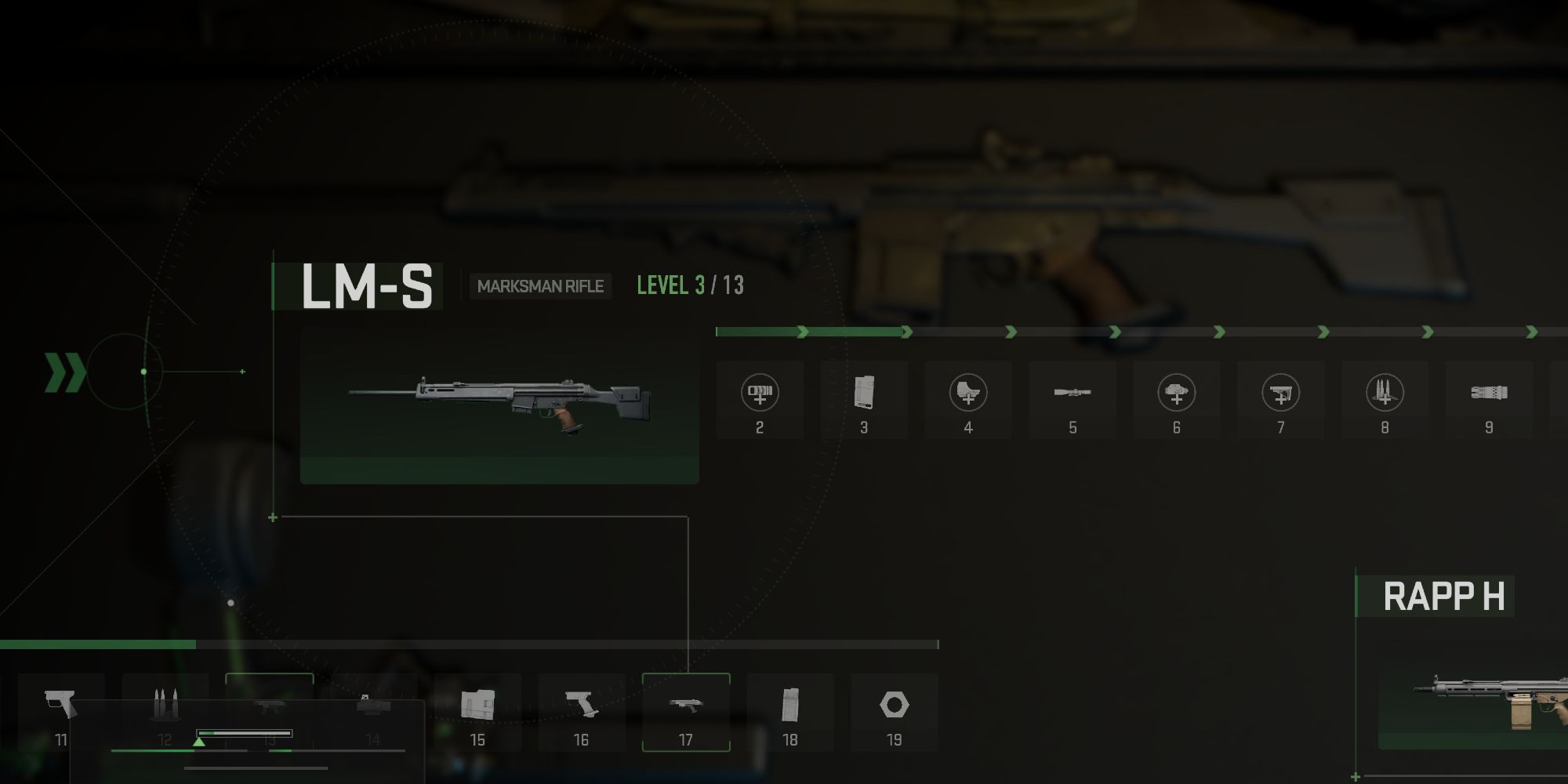This screenshot has height=784, width=1568.
Task: Select the LM-S marksman rifle tile
Action: [x=499, y=406]
